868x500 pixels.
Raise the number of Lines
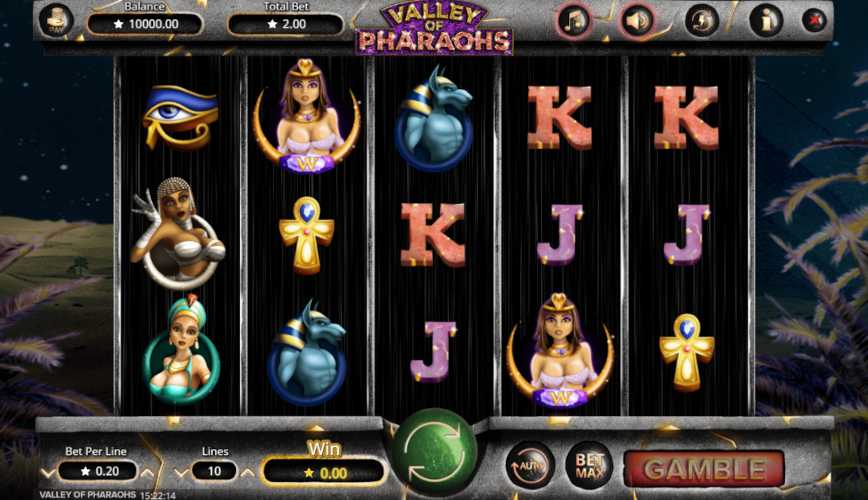tap(248, 471)
